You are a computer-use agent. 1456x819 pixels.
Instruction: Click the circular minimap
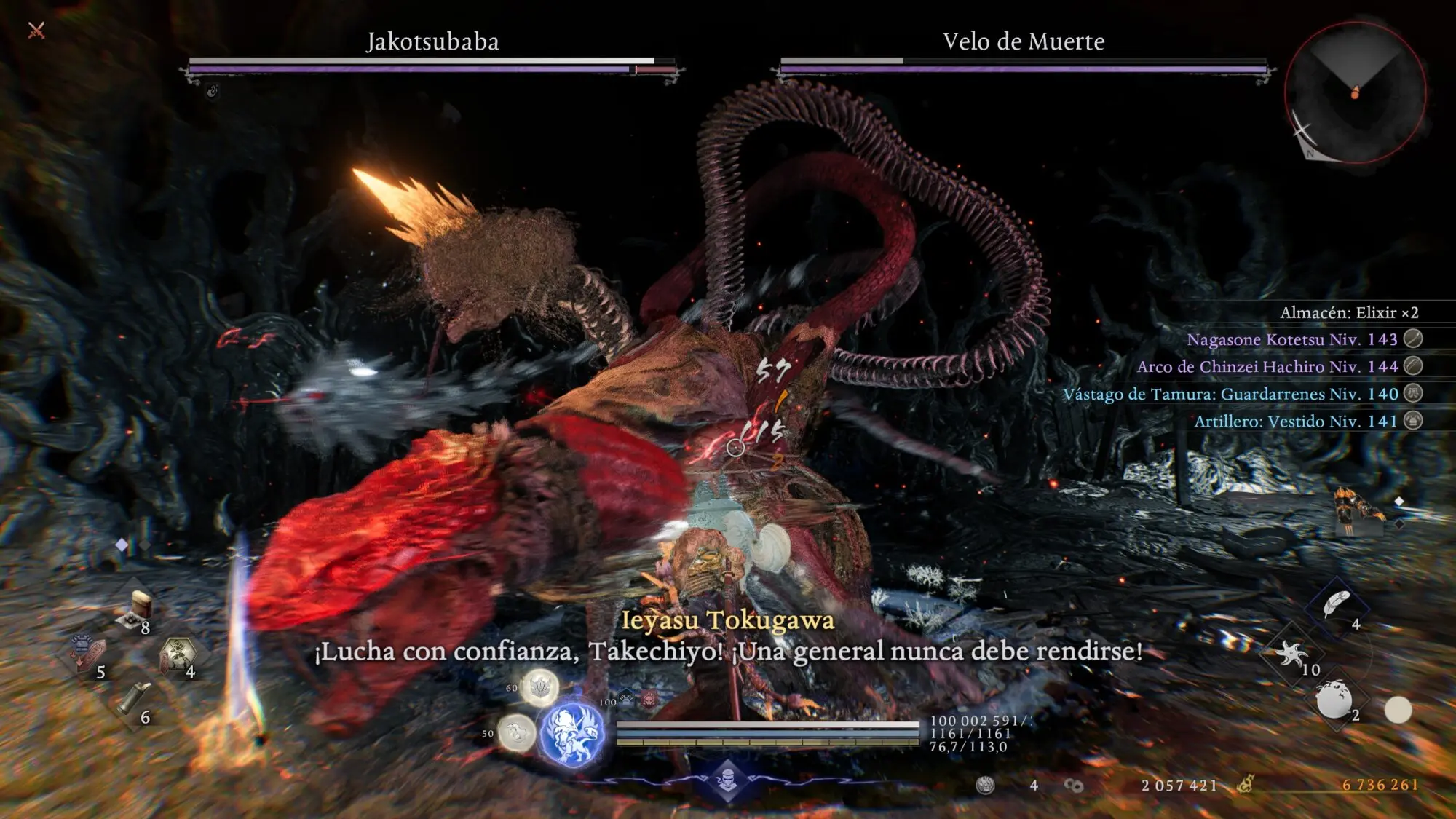(x=1354, y=92)
